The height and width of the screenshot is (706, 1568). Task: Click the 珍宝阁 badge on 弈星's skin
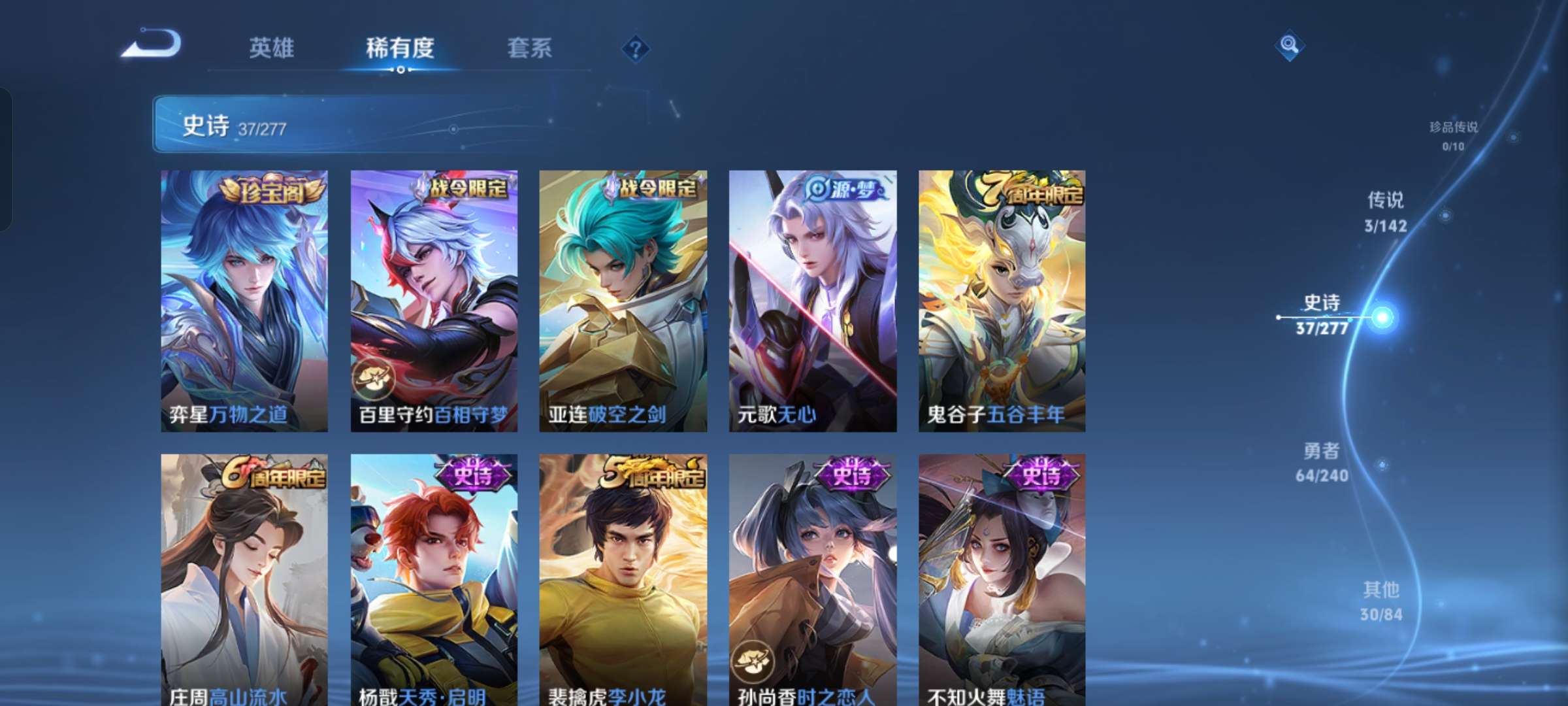(273, 190)
